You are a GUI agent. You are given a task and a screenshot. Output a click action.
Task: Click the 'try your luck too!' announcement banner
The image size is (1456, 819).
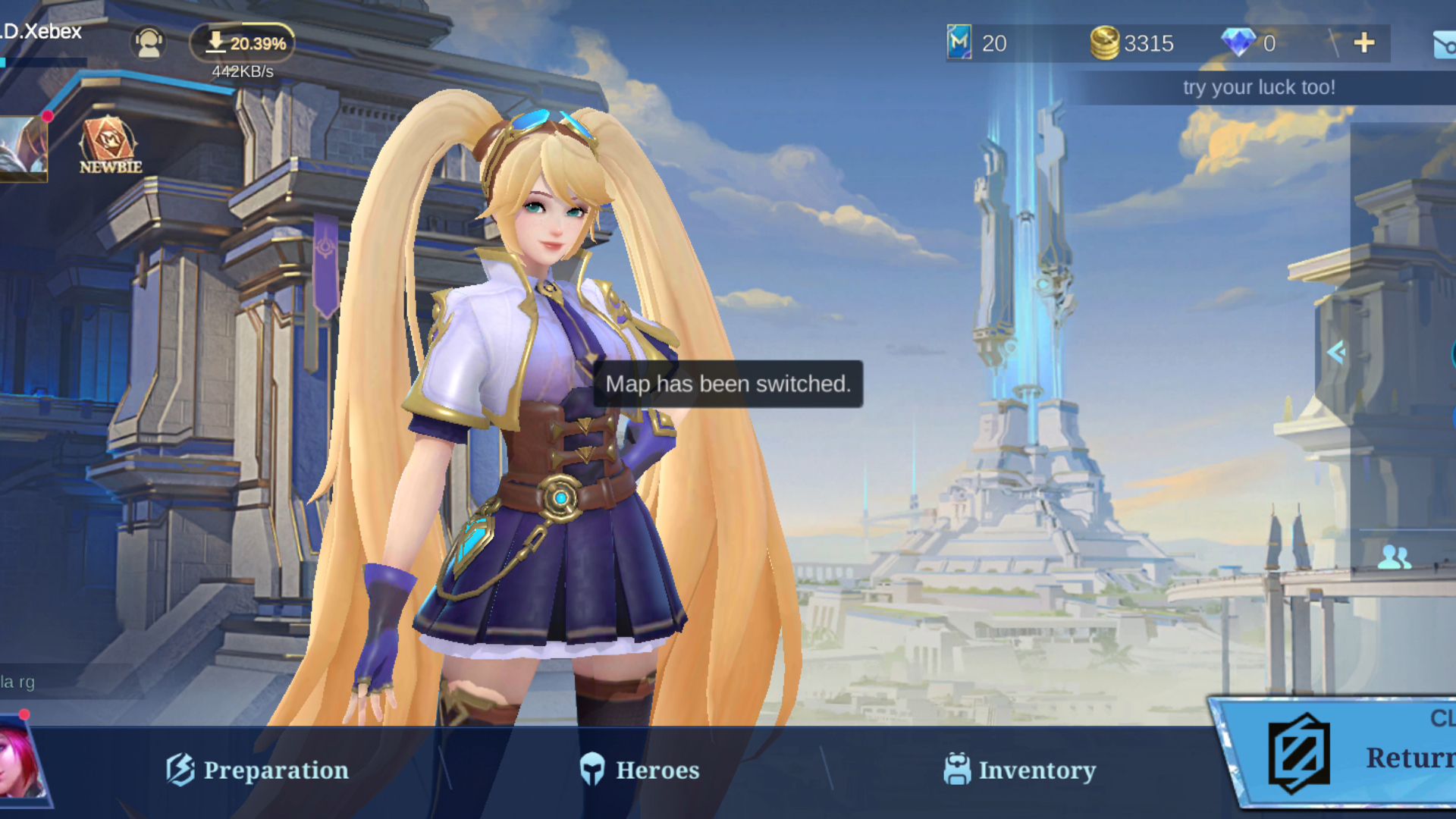coord(1259,87)
